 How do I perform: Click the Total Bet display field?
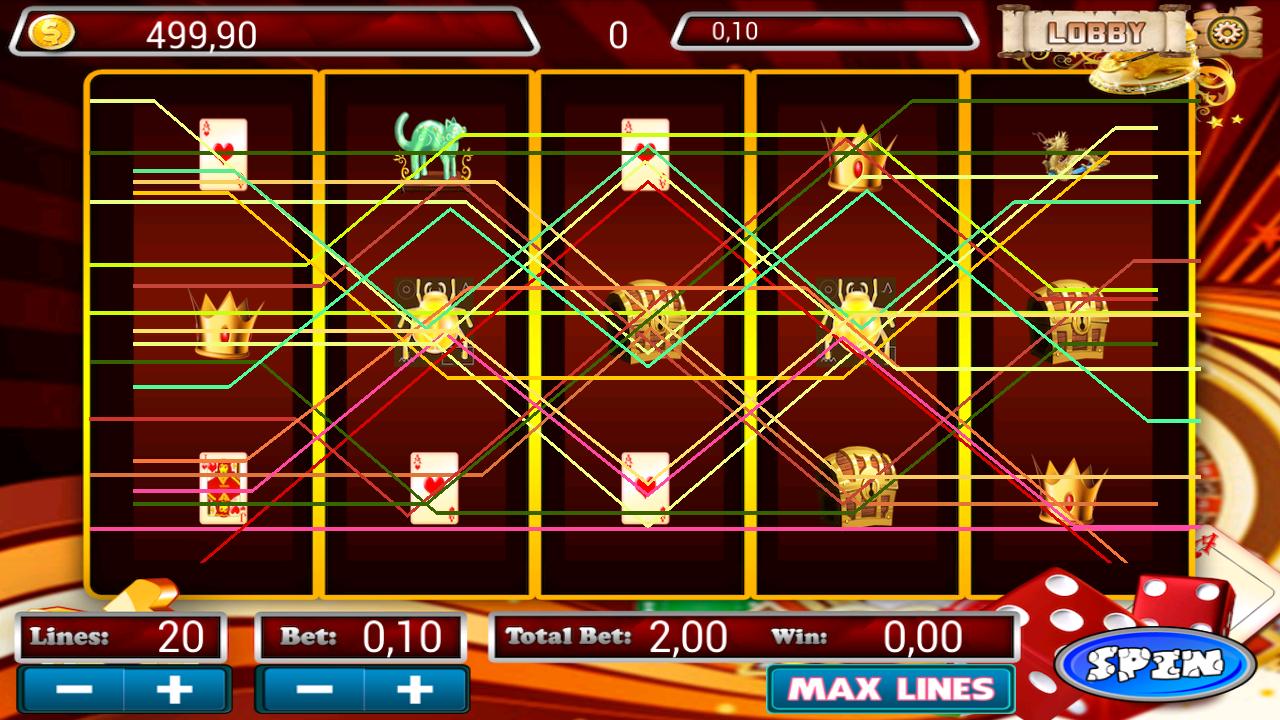click(620, 634)
